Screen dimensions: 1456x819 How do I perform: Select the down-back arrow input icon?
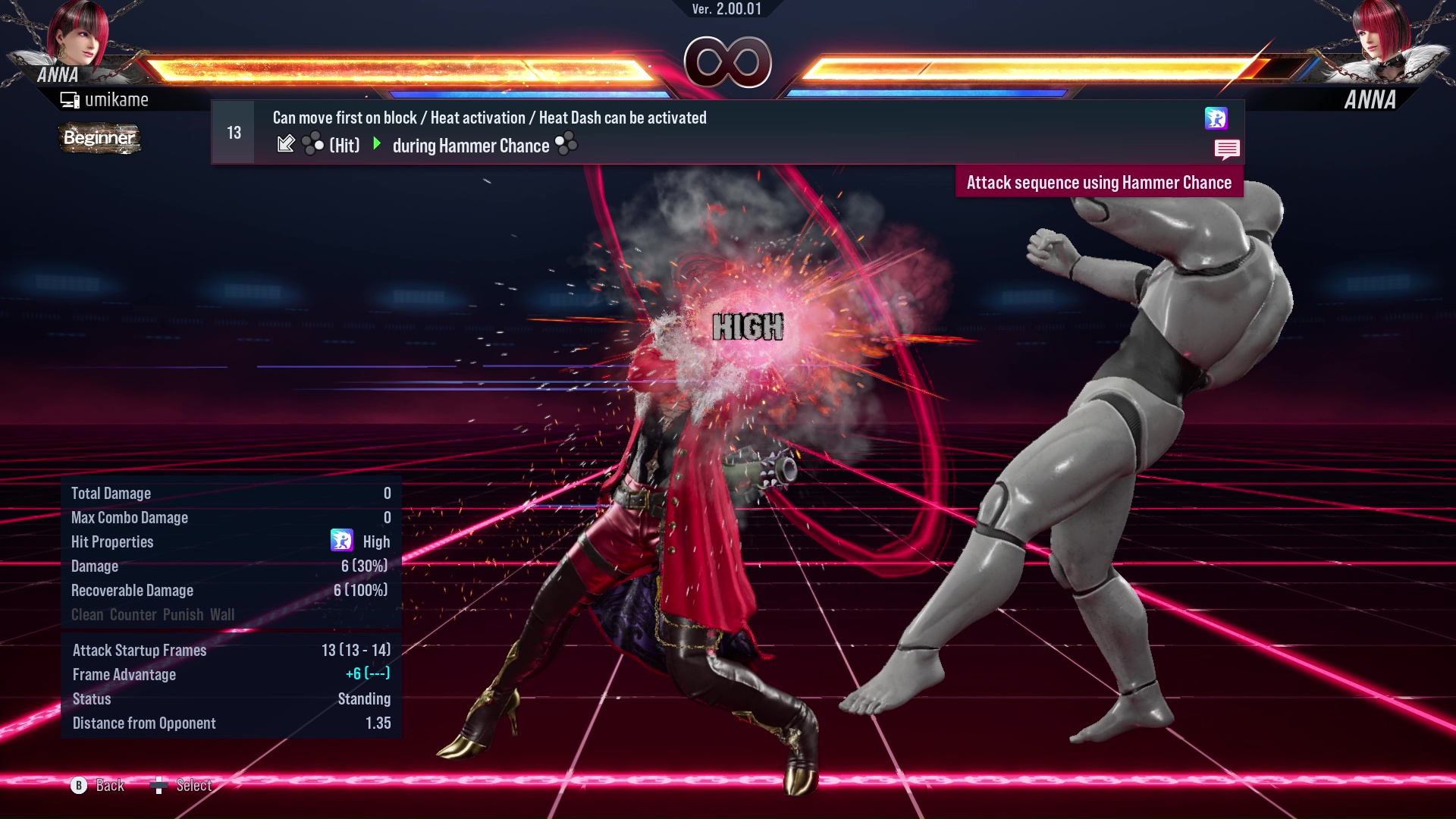coord(287,143)
